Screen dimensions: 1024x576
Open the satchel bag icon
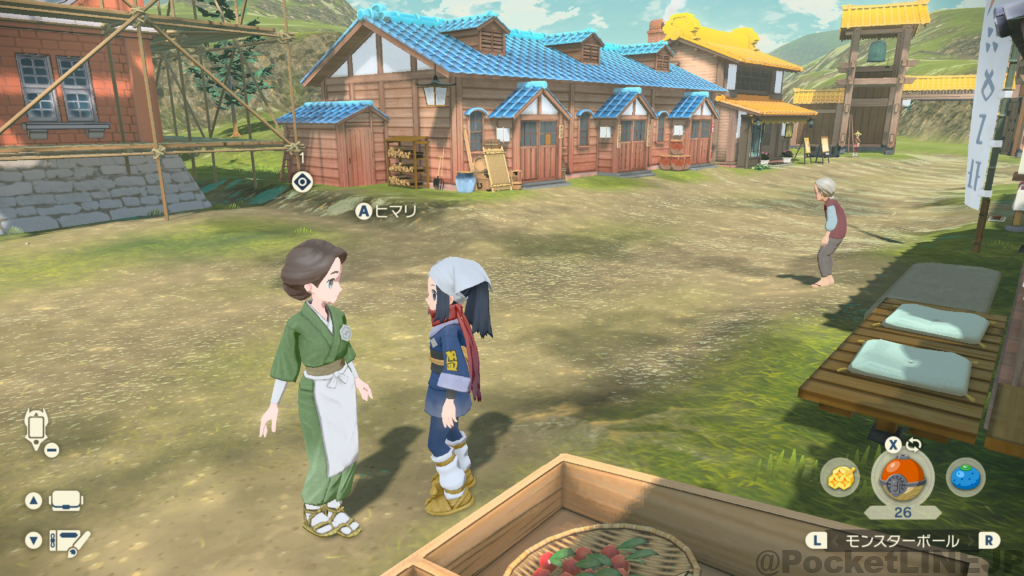click(67, 500)
